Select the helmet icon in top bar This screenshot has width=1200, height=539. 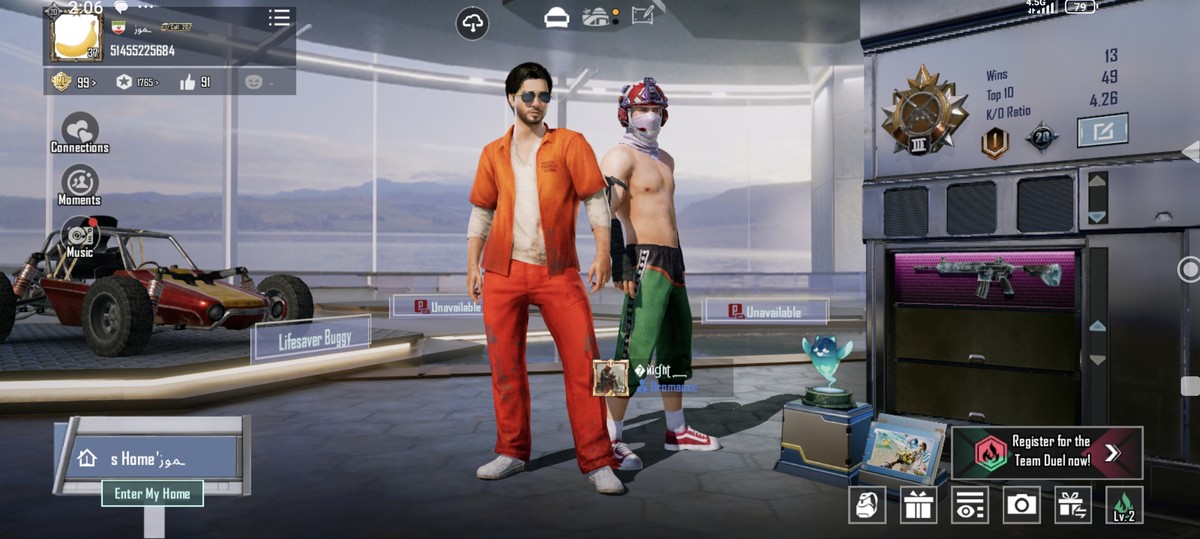click(x=557, y=17)
